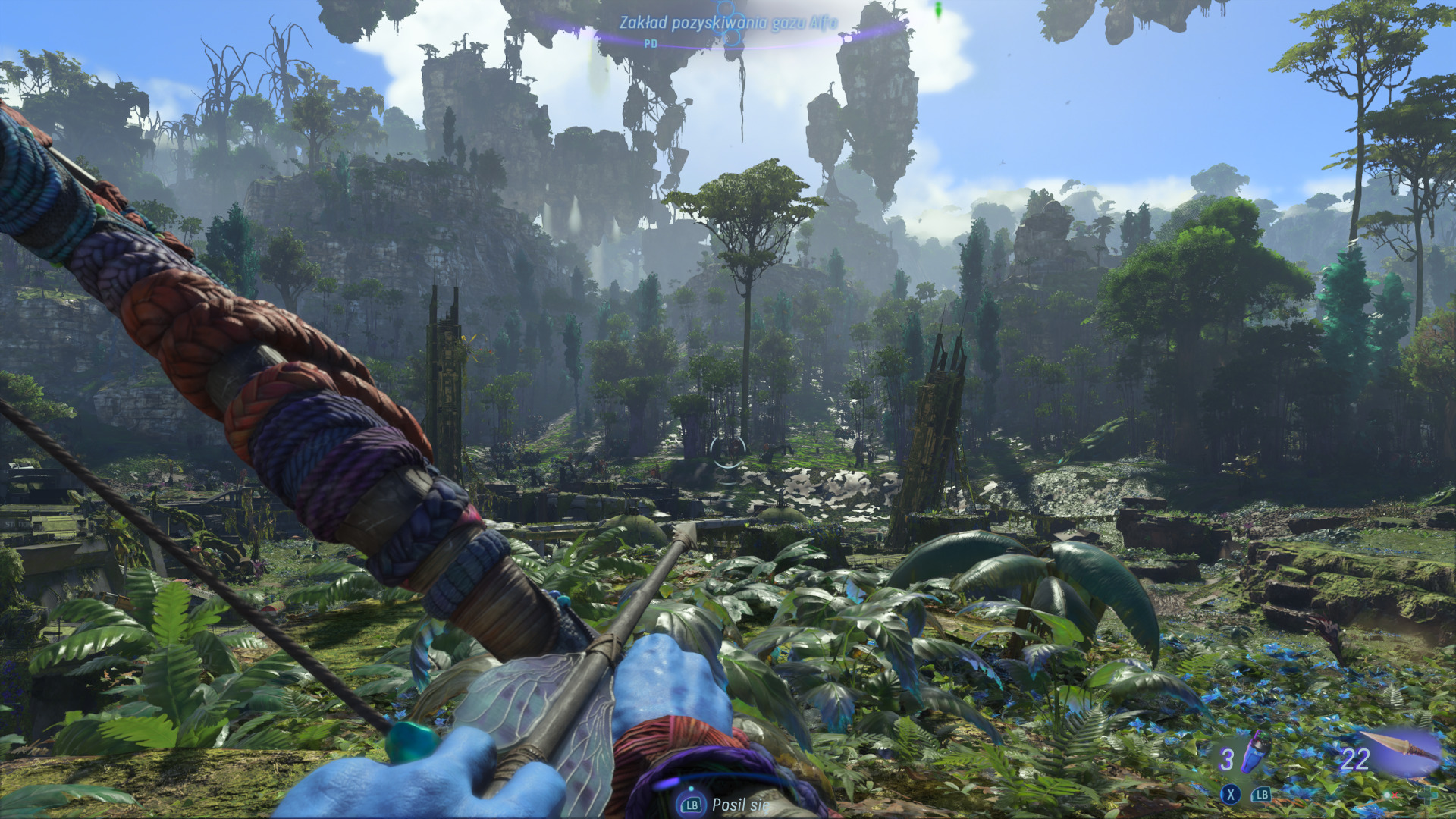Select the green waypoint marker on compass
This screenshot has height=819, width=1456.
click(938, 10)
